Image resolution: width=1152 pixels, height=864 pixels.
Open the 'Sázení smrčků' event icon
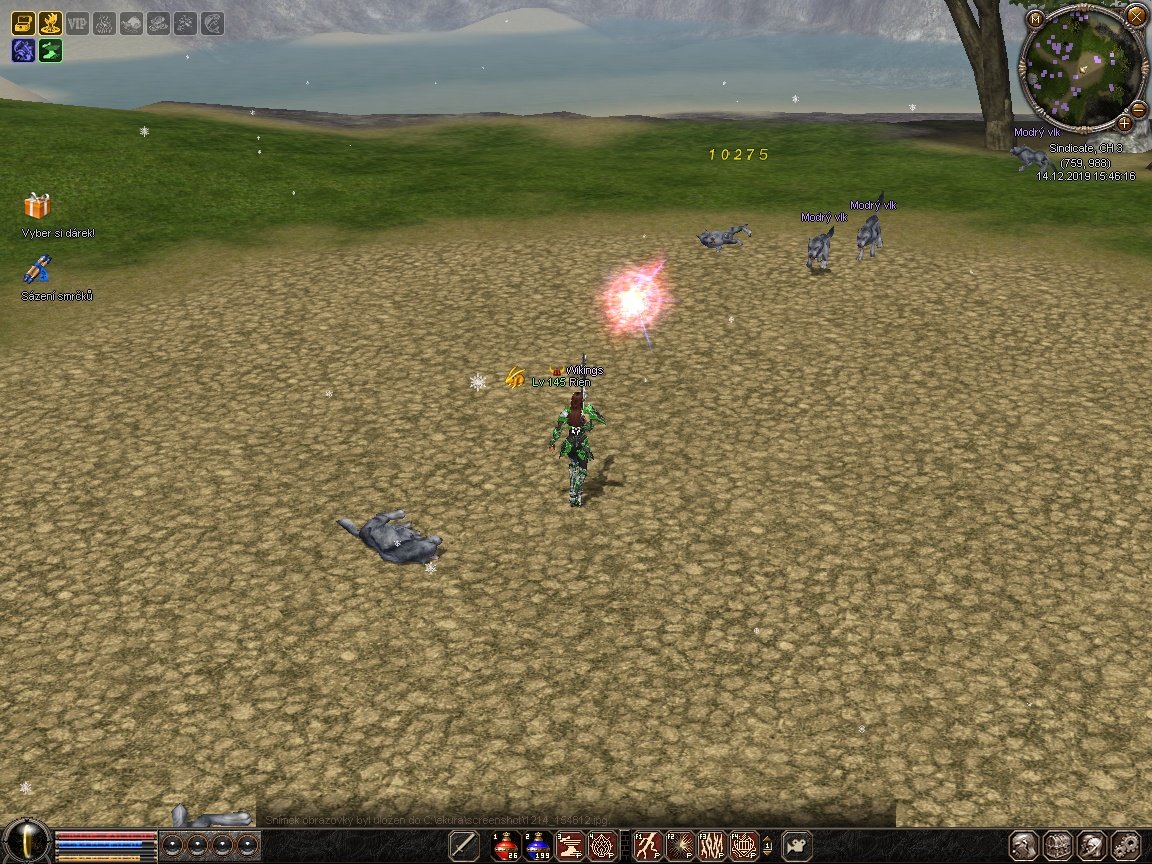[x=37, y=269]
